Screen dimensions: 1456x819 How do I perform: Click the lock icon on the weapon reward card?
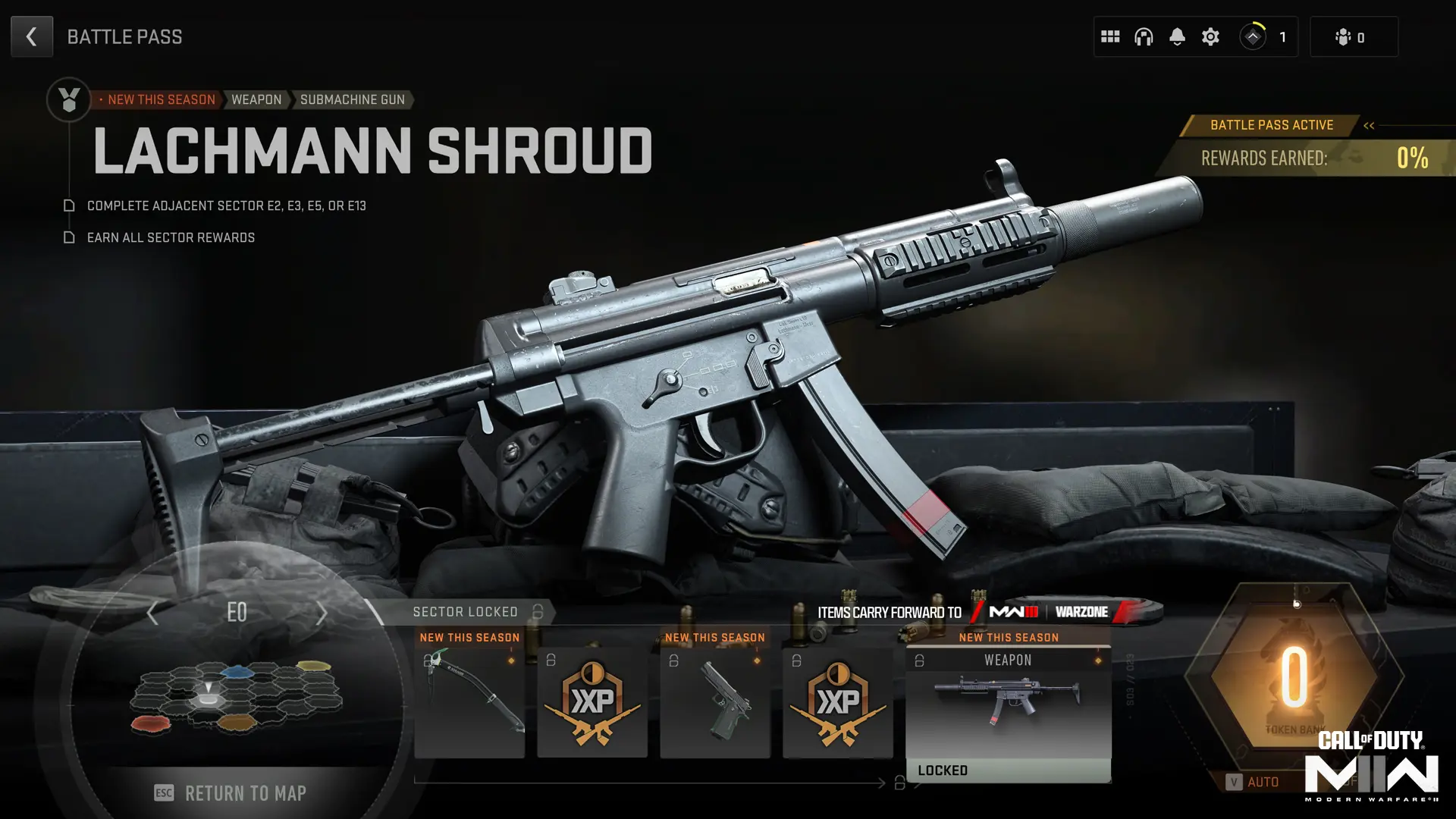tap(920, 661)
